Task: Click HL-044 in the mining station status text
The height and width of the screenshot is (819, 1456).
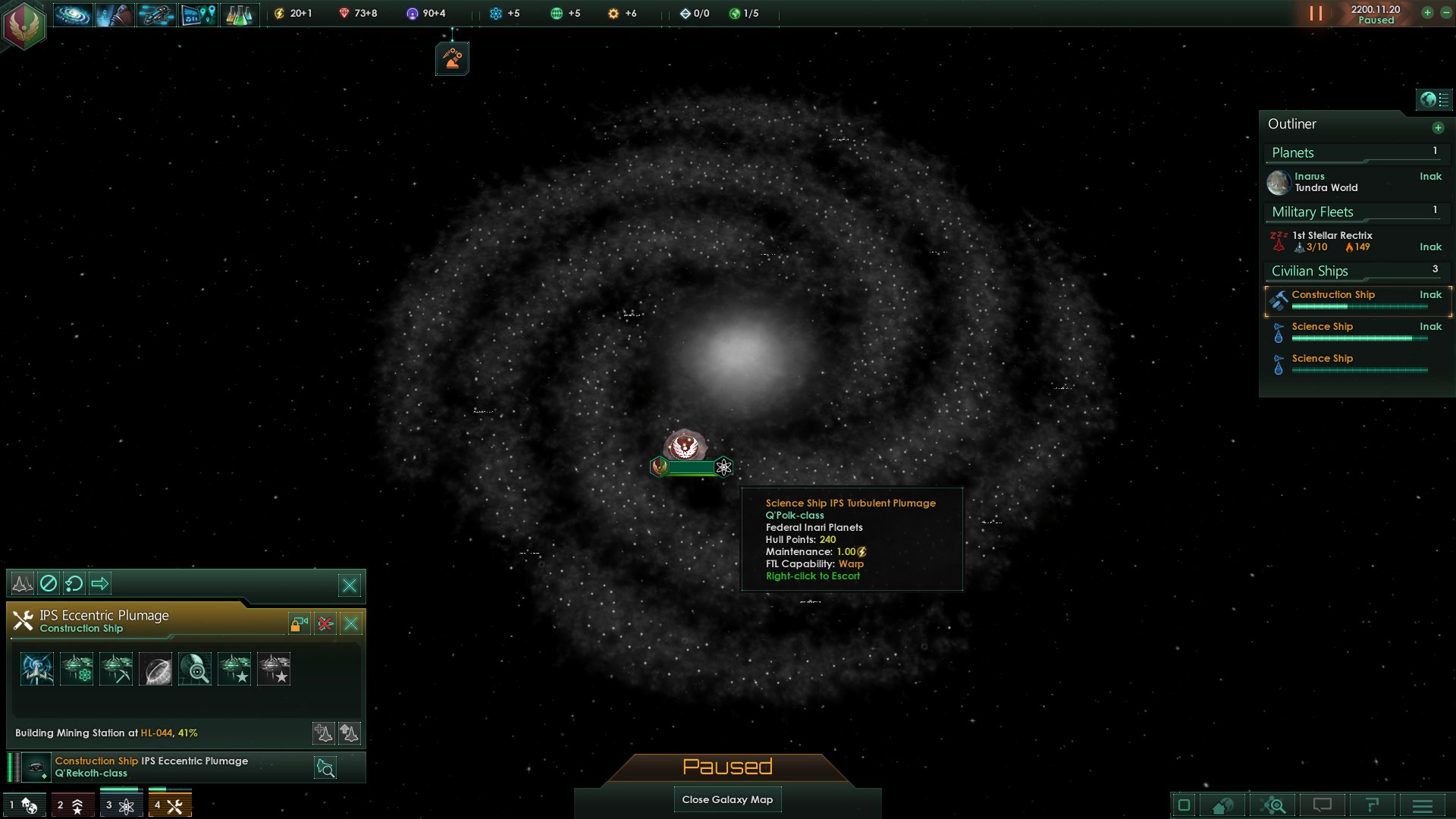Action: click(157, 733)
